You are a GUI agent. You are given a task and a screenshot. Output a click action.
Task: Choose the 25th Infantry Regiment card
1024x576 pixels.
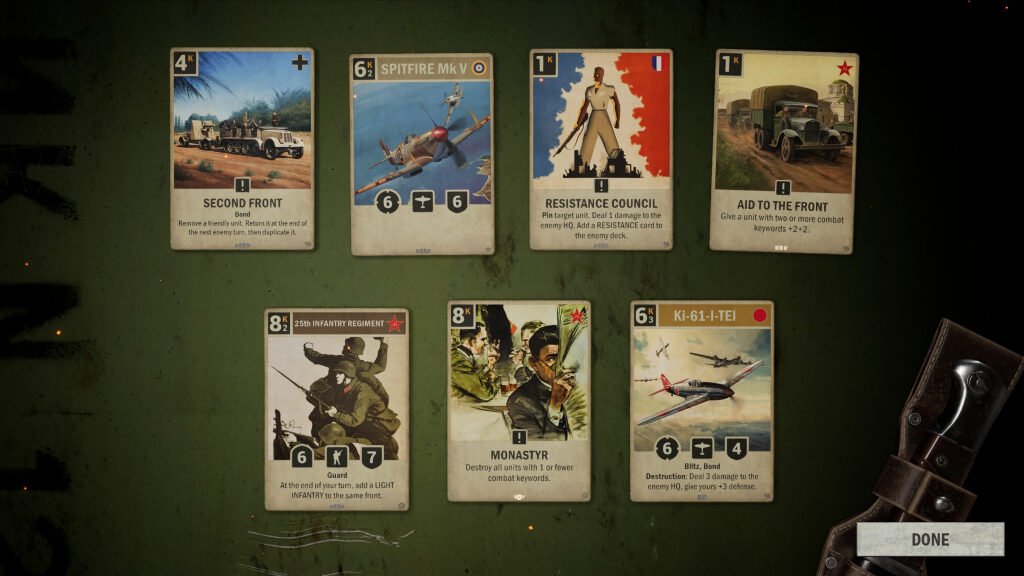(x=336, y=408)
